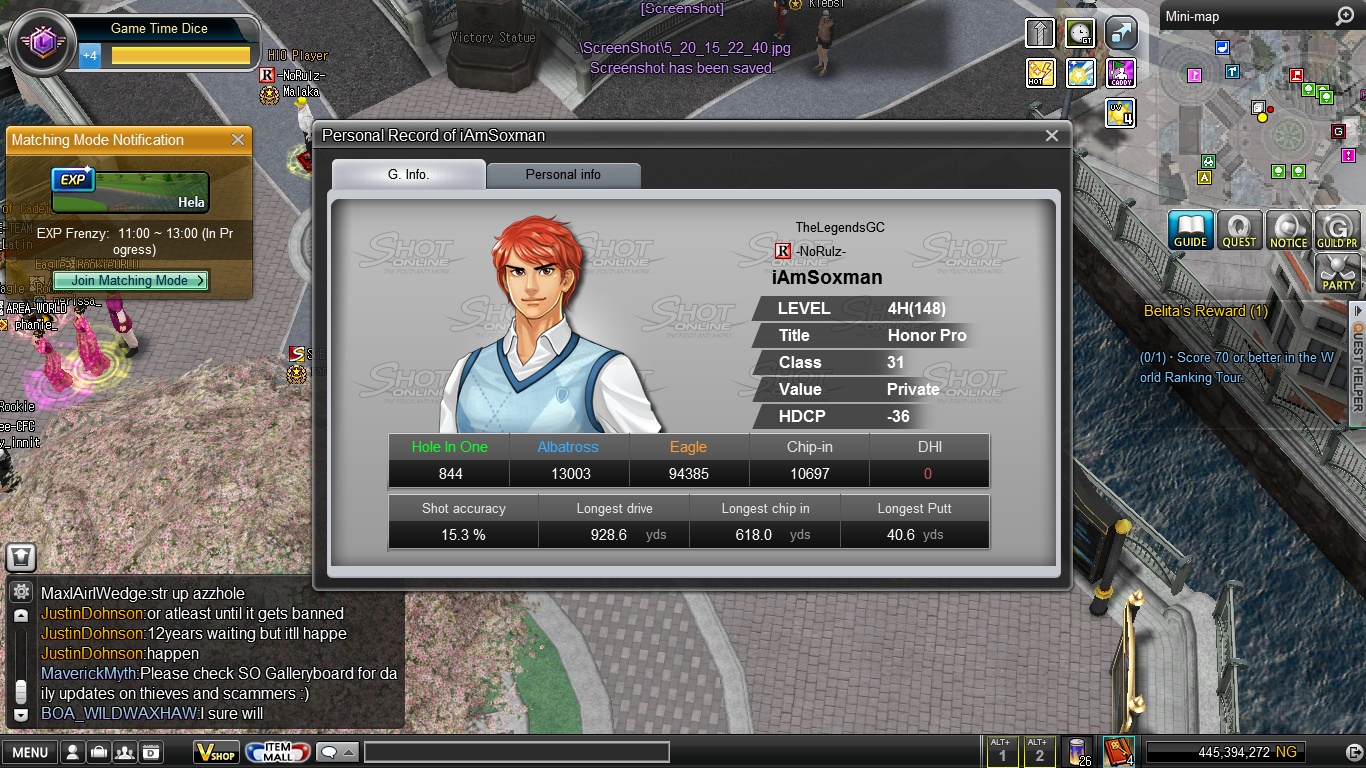
Task: Open the V Shop
Action: click(x=216, y=753)
